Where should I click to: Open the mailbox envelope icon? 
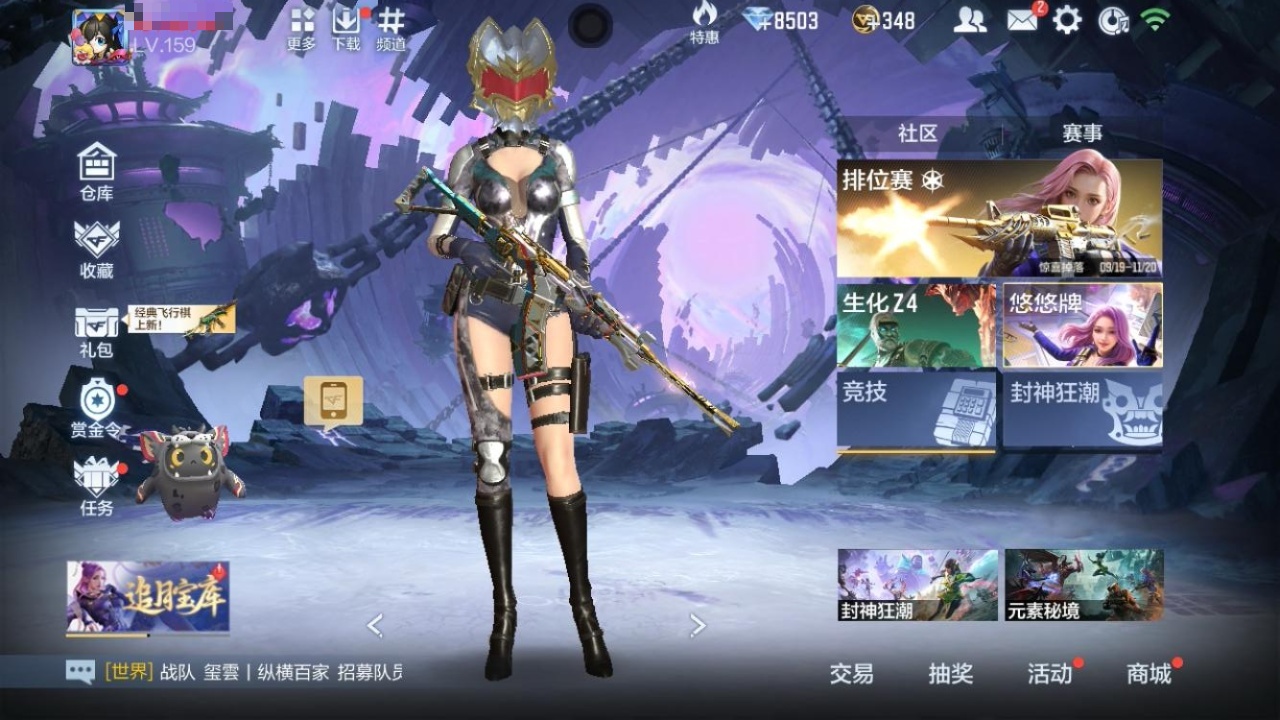(1022, 20)
